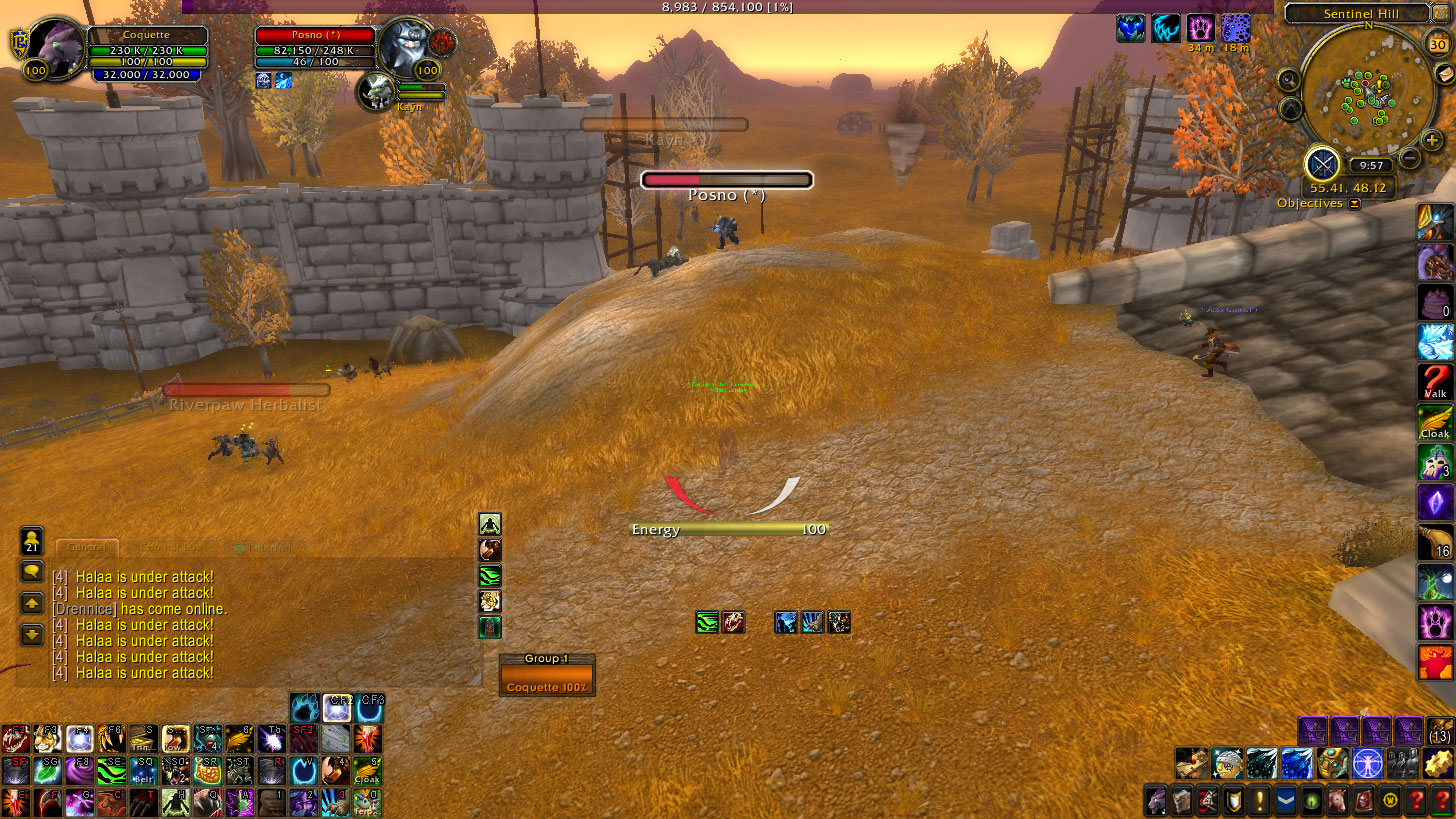Open the calendar button showing 30
Screen dimensions: 1456x819
point(1437,43)
